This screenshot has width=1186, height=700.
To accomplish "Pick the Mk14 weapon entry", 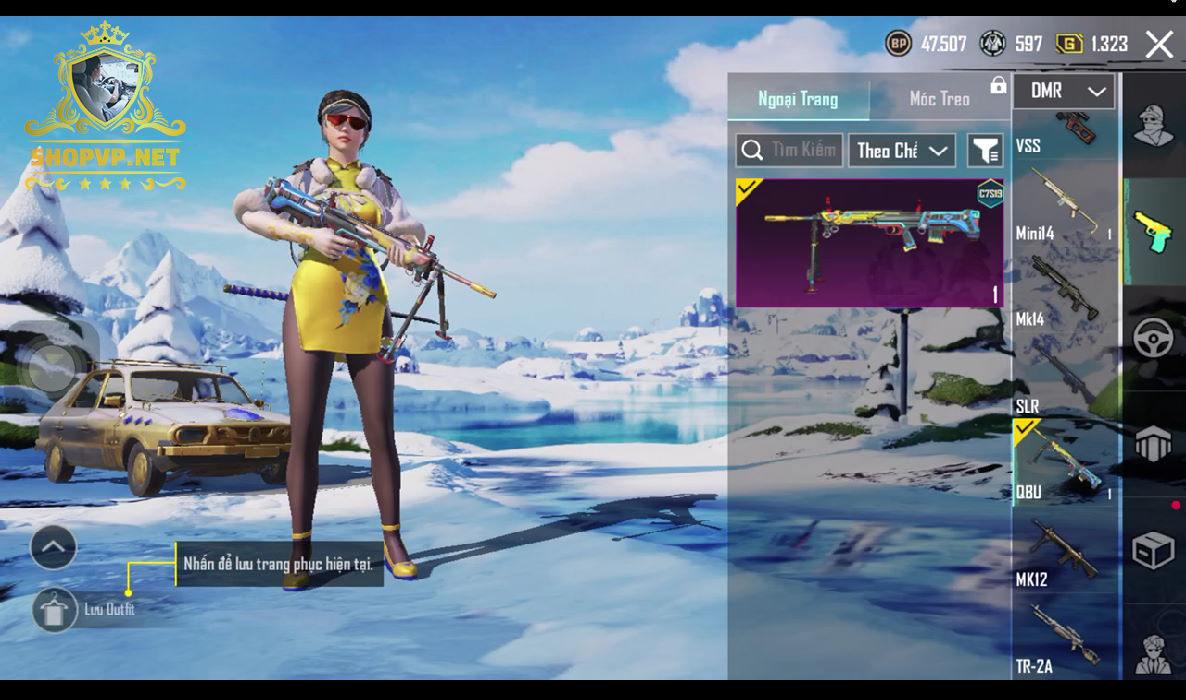I will 1065,292.
